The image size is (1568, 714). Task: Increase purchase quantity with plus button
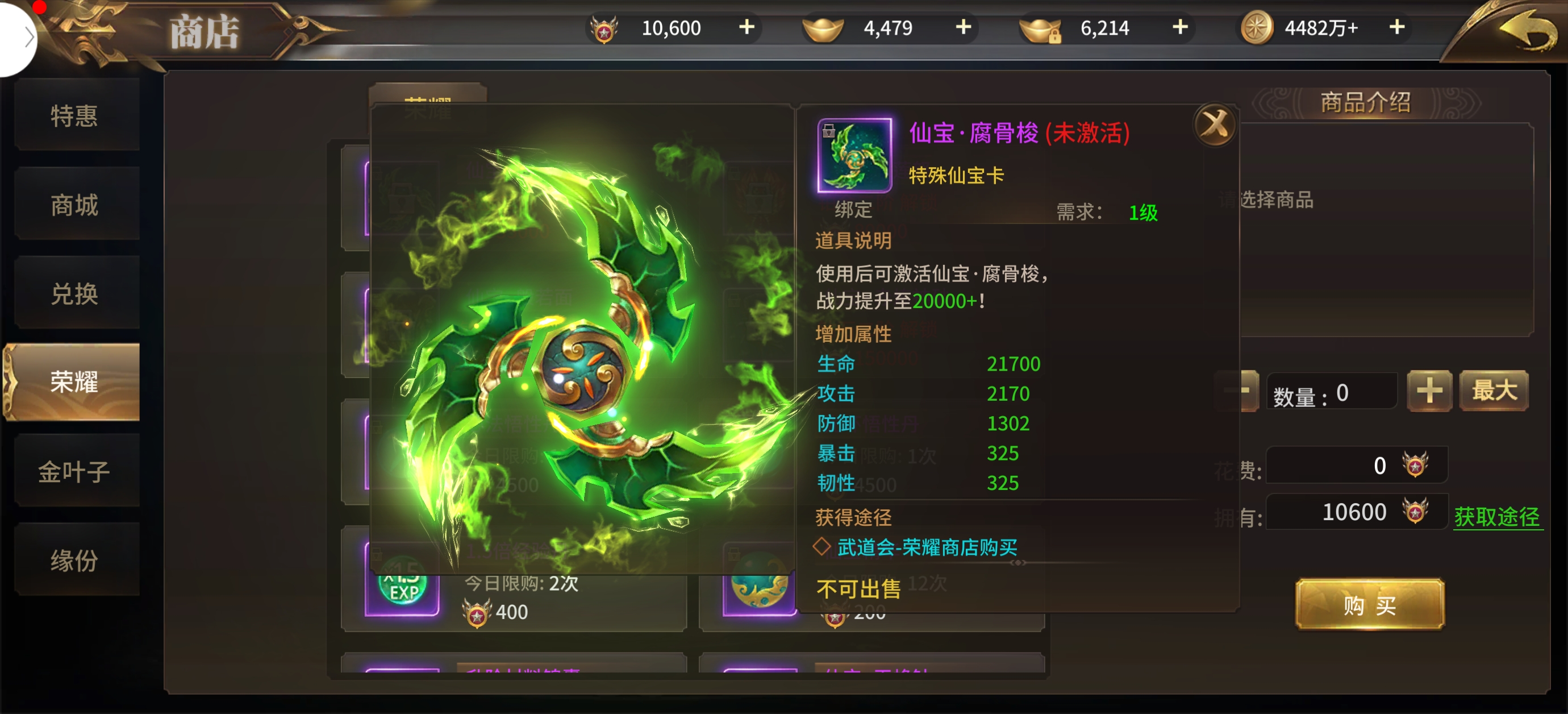click(x=1429, y=391)
